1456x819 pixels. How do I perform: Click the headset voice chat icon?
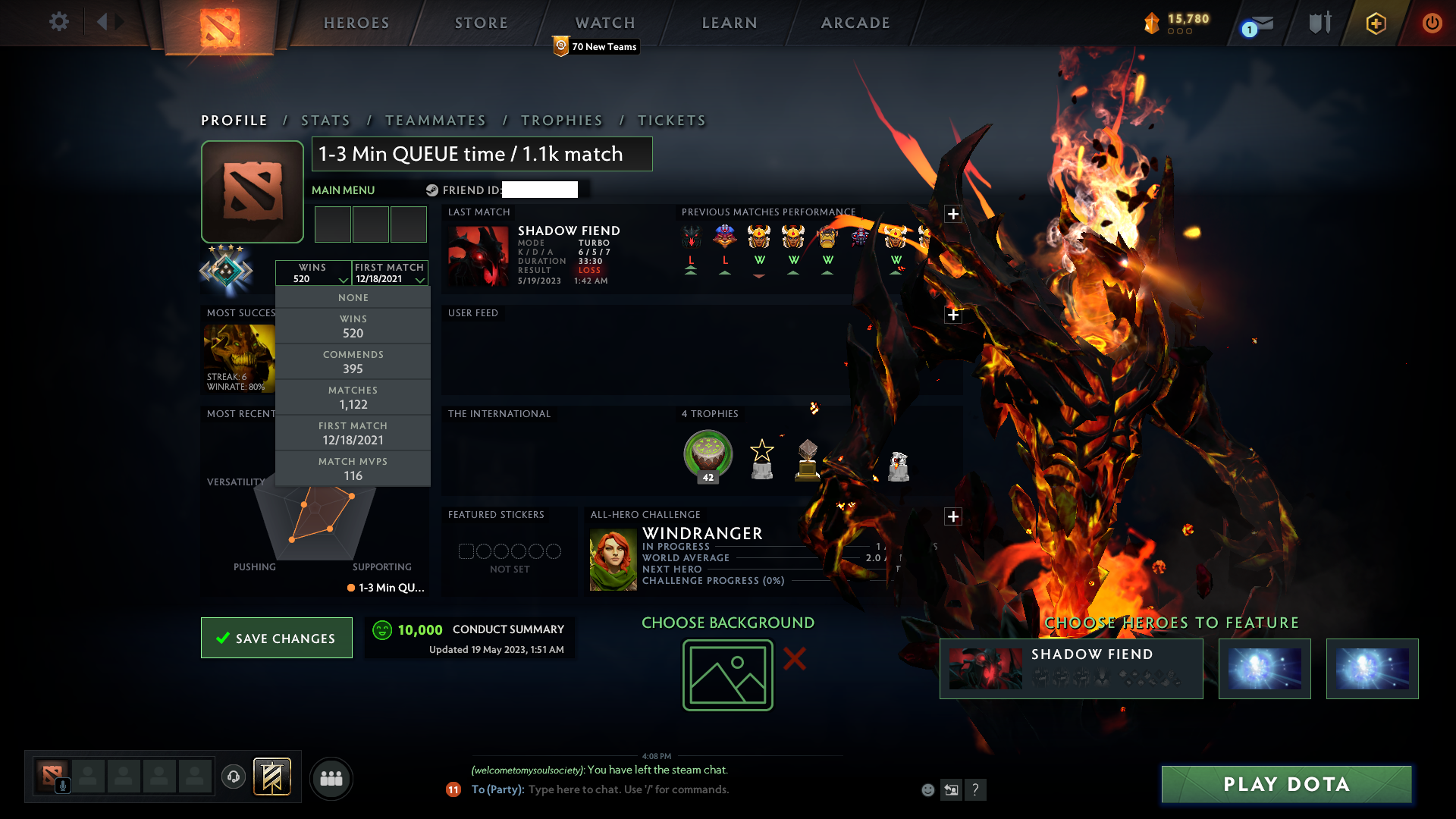[x=233, y=778]
